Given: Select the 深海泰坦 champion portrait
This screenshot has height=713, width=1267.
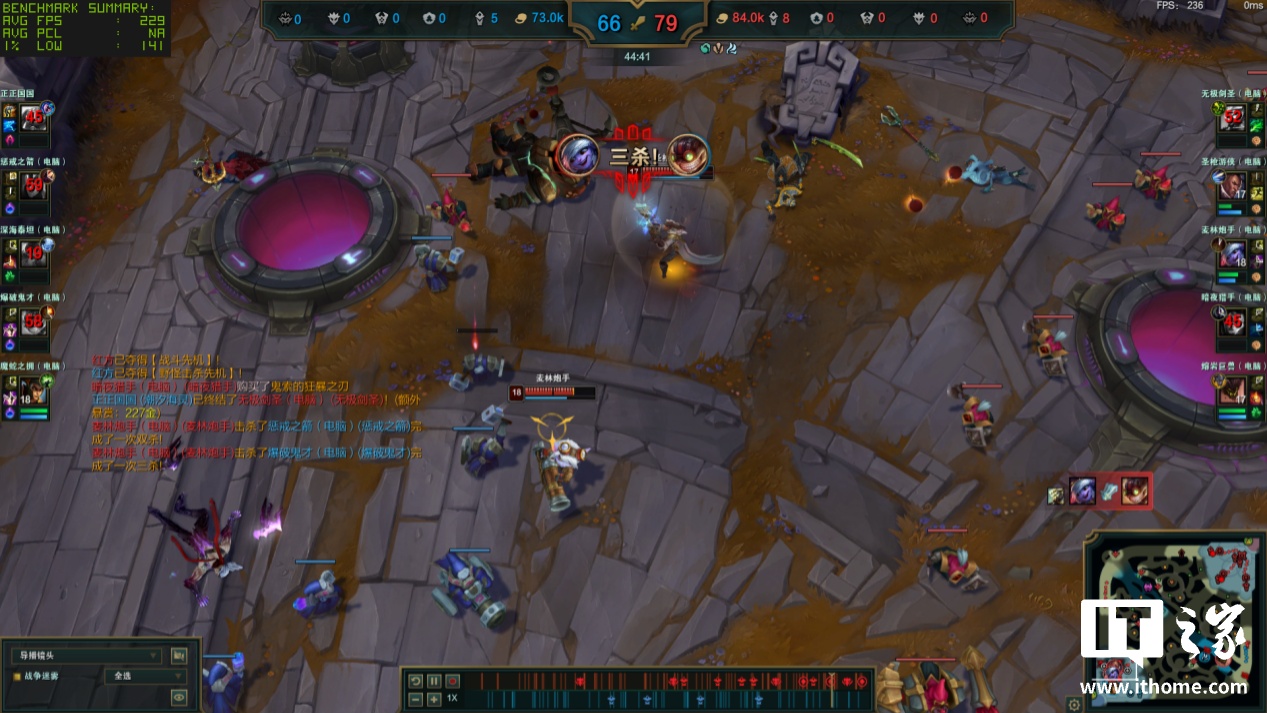Looking at the screenshot, I should [x=33, y=253].
